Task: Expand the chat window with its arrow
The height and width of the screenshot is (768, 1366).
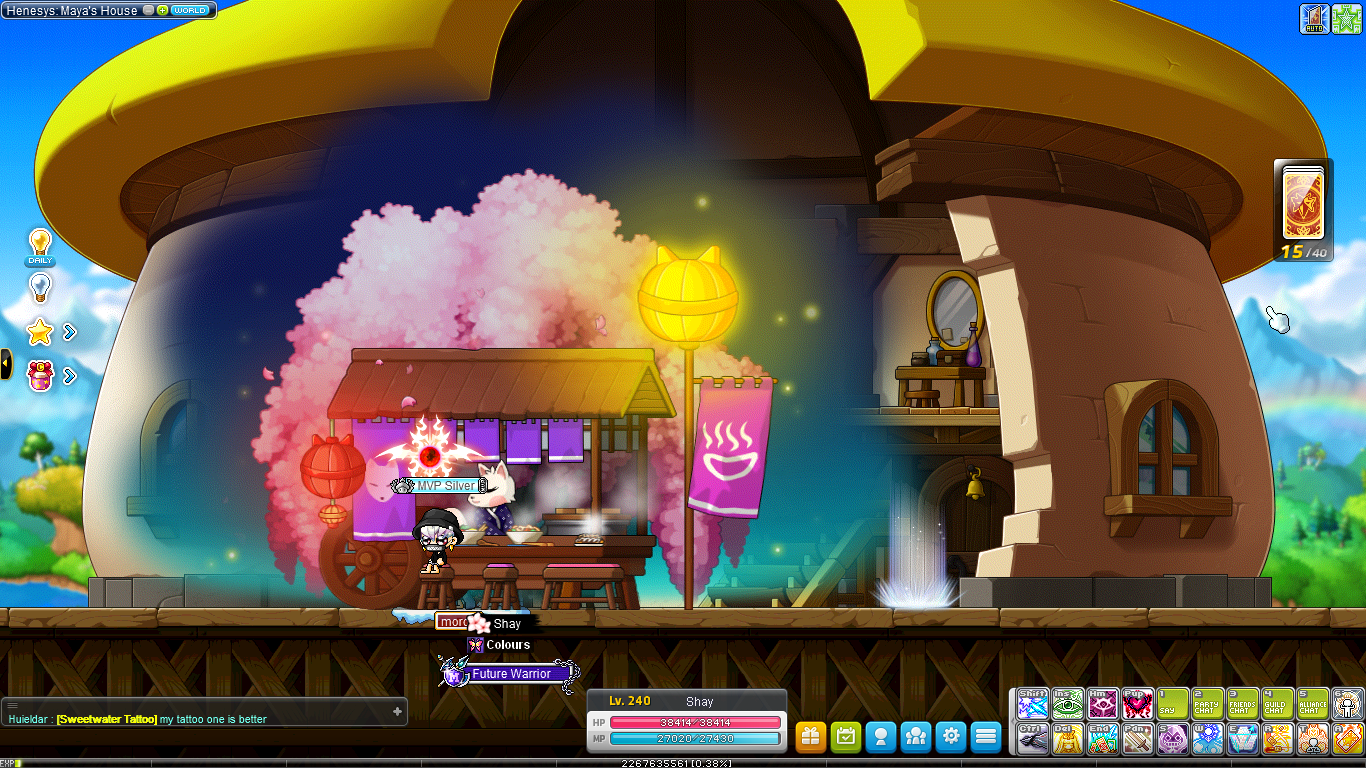Action: [x=399, y=711]
